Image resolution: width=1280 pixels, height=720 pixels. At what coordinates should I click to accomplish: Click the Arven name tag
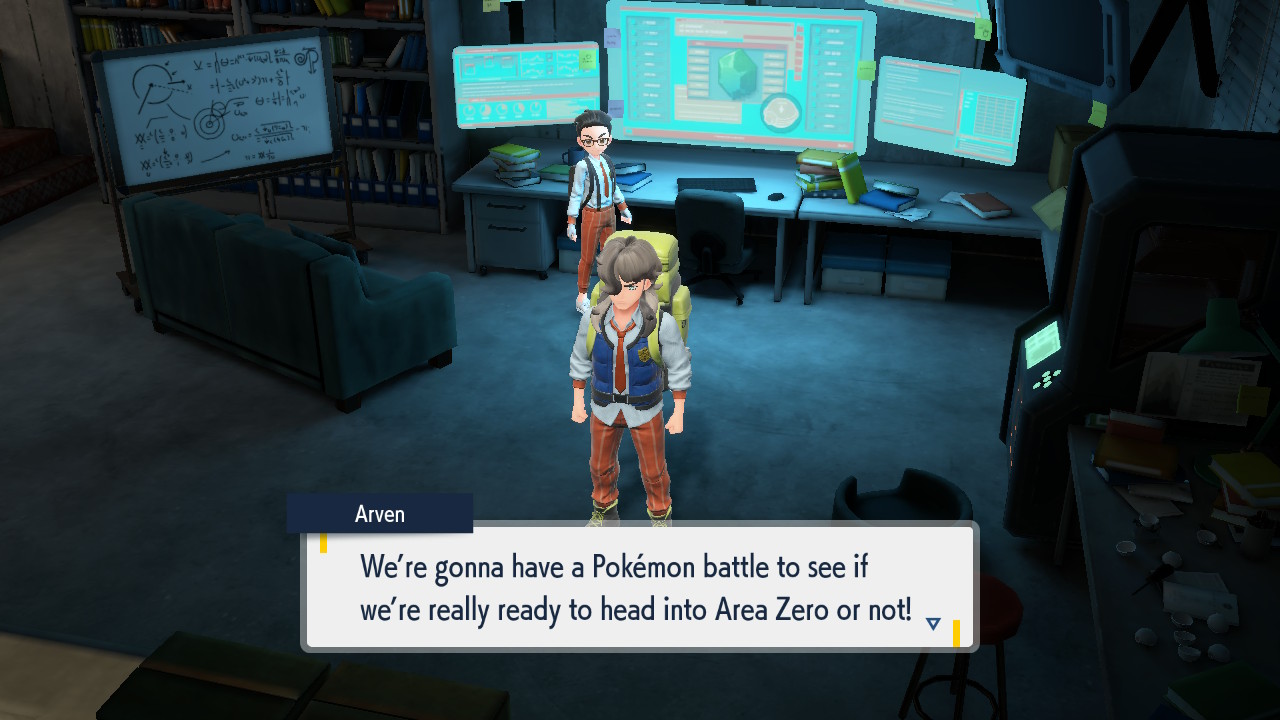click(380, 513)
